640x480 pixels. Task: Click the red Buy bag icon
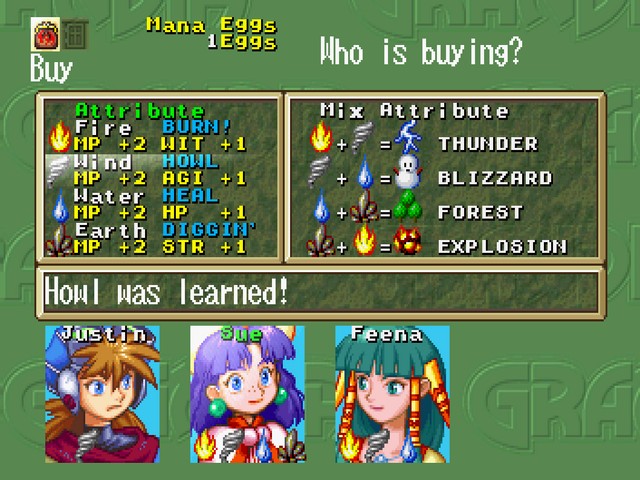tap(46, 35)
